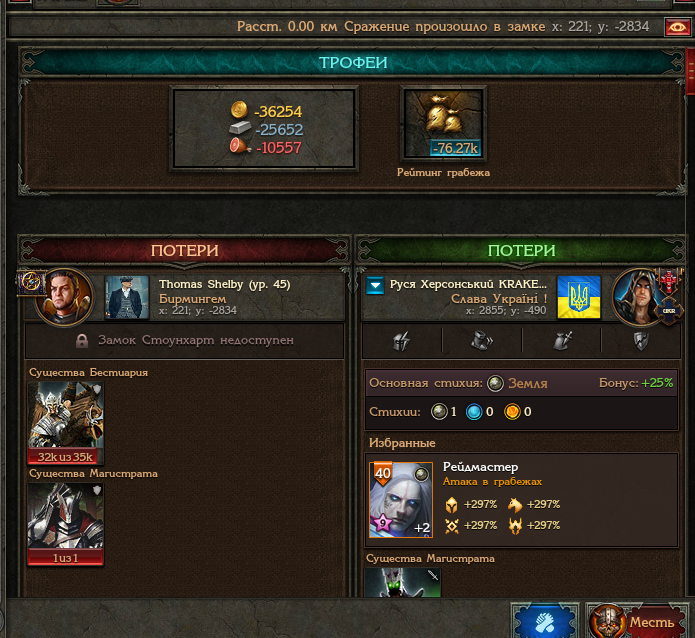
Task: Click the locked Замок Стоунхарт недоступен bar
Action: (x=184, y=340)
